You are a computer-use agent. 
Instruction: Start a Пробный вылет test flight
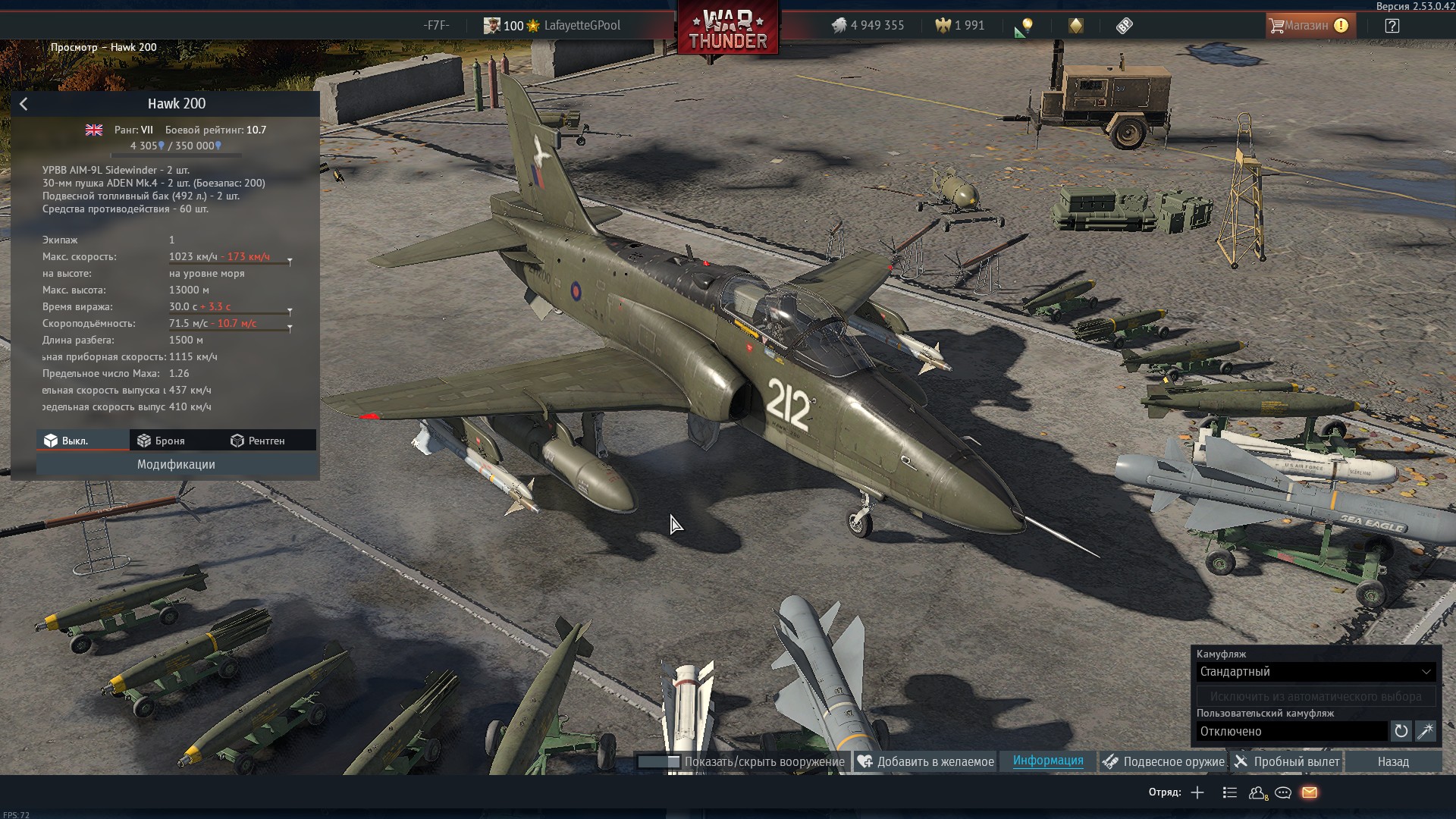tap(1287, 761)
